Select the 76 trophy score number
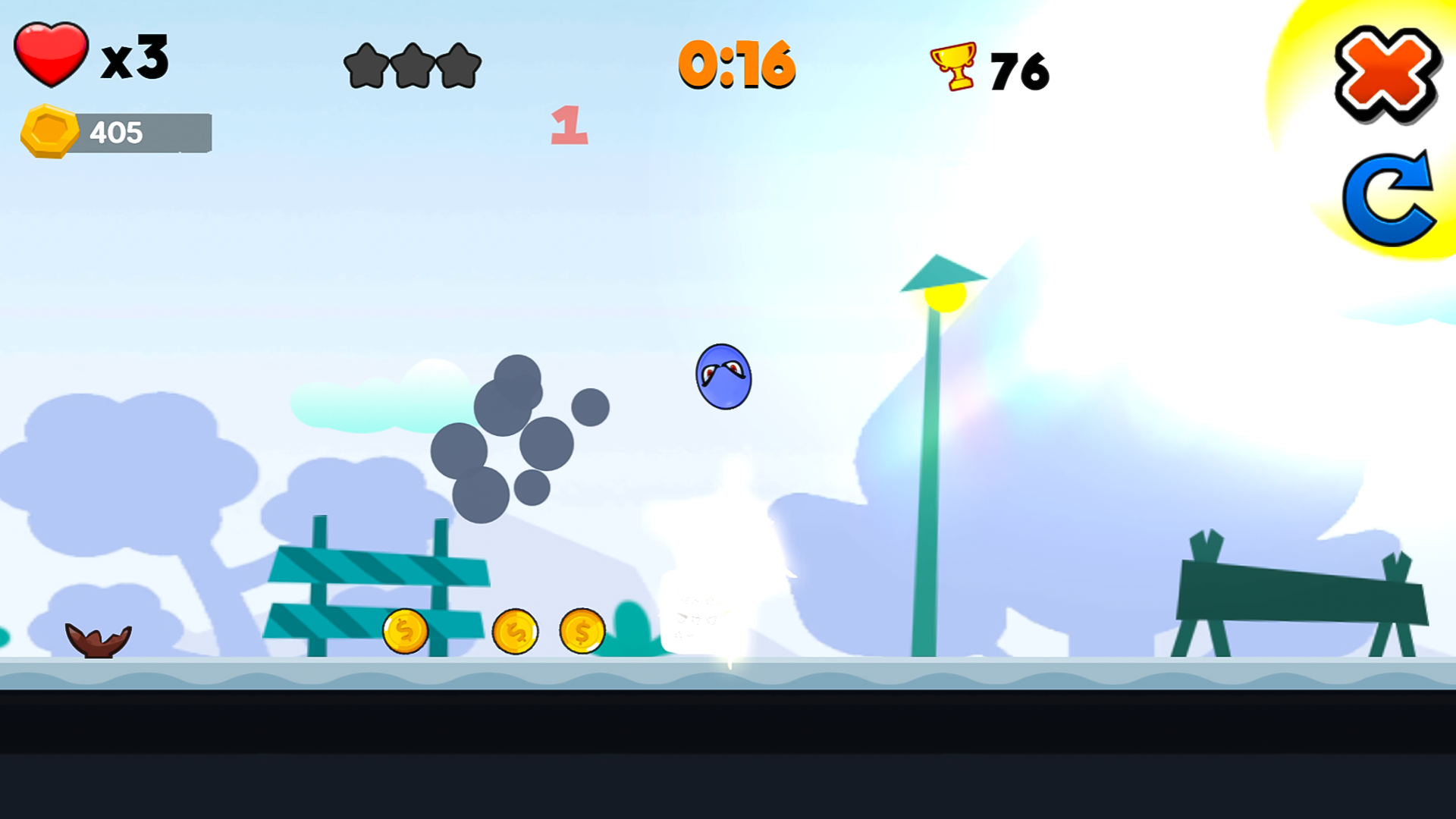 coord(1020,68)
